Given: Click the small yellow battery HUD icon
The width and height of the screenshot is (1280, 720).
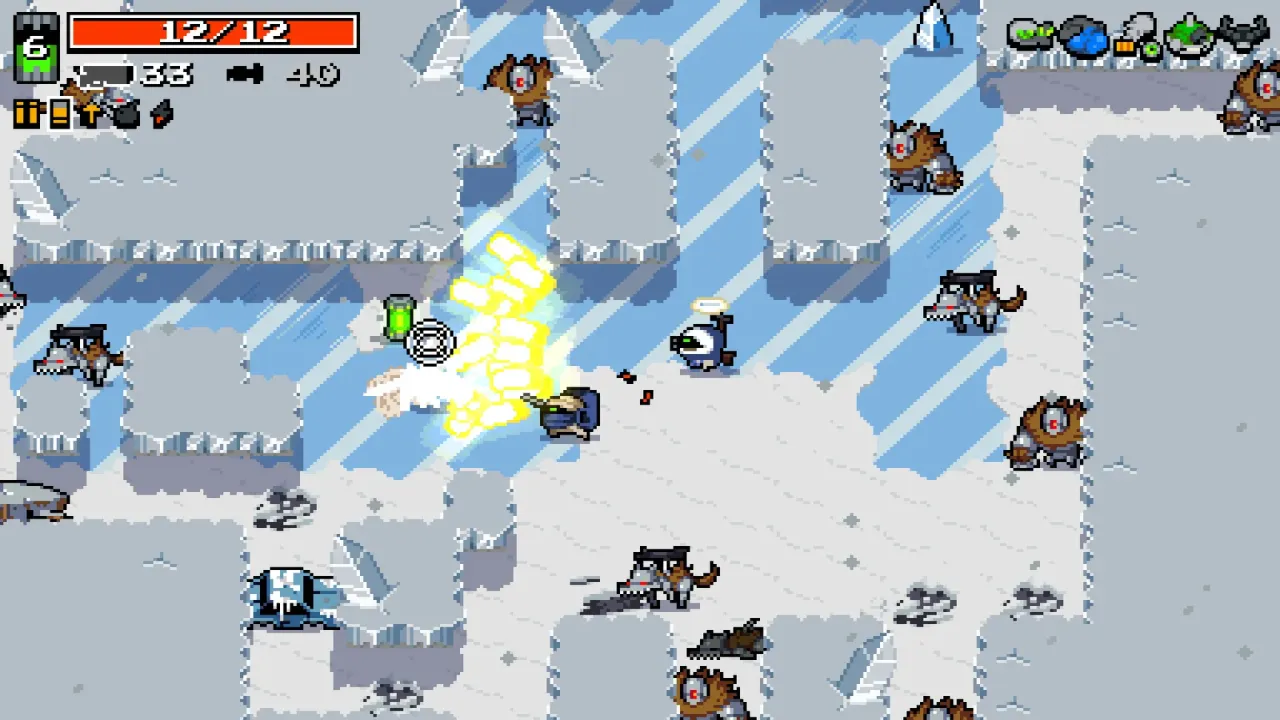Looking at the screenshot, I should 58,112.
